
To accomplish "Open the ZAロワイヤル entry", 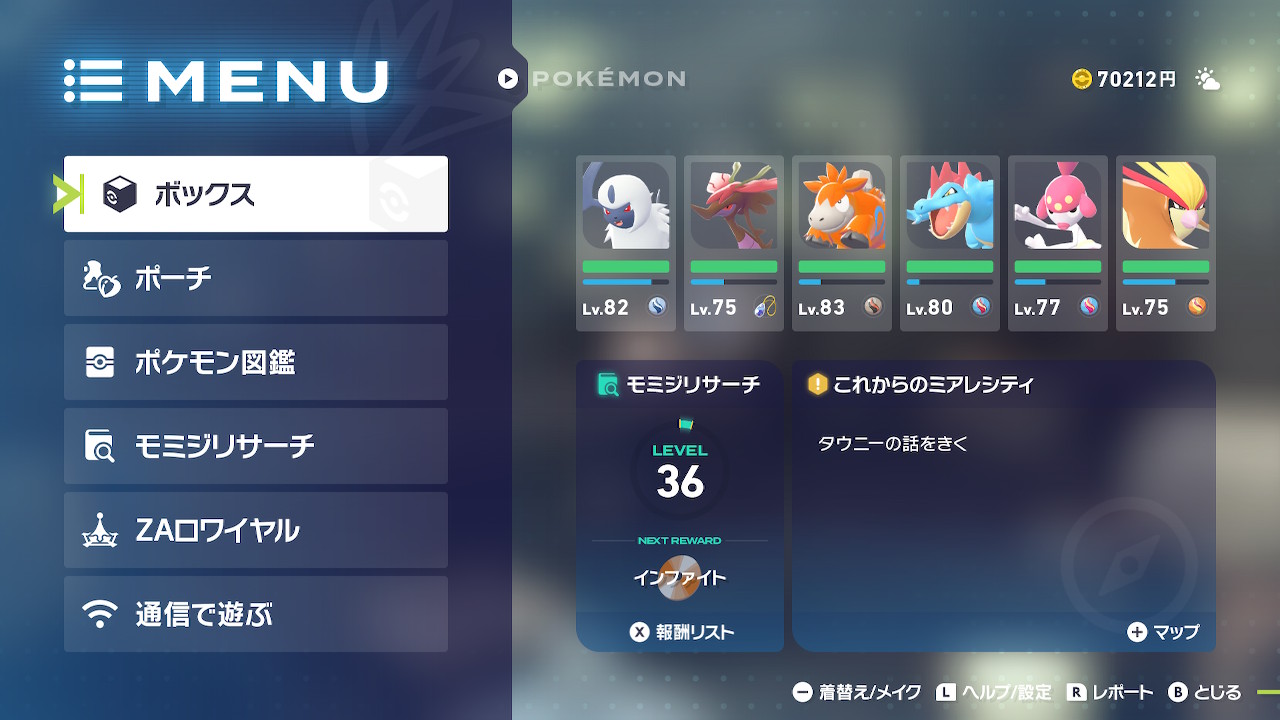I will (256, 530).
